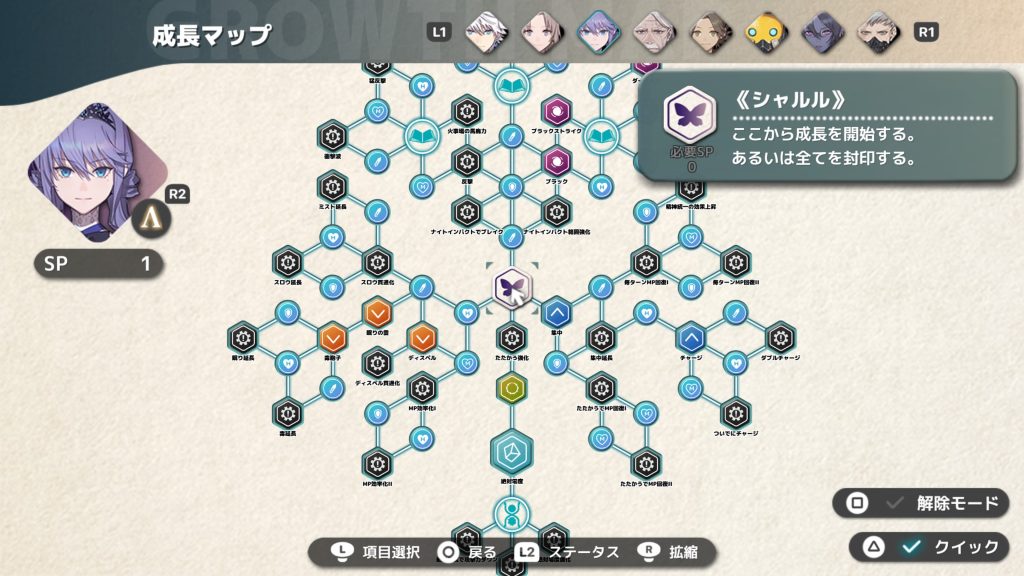The height and width of the screenshot is (576, 1024).
Task: Select the blue チャージ skill node
Action: click(690, 338)
